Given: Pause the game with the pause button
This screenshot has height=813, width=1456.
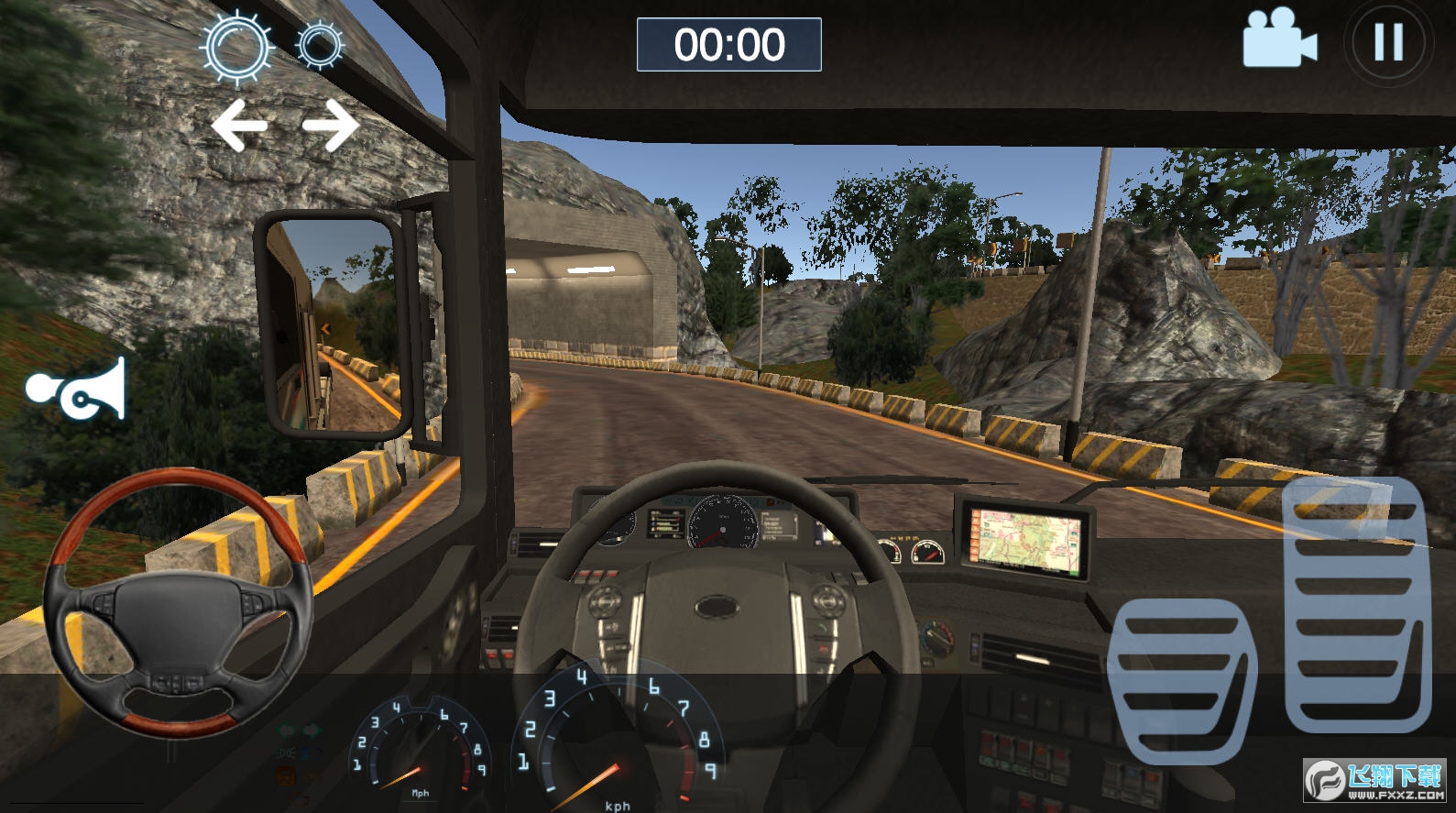Looking at the screenshot, I should pos(1388,42).
